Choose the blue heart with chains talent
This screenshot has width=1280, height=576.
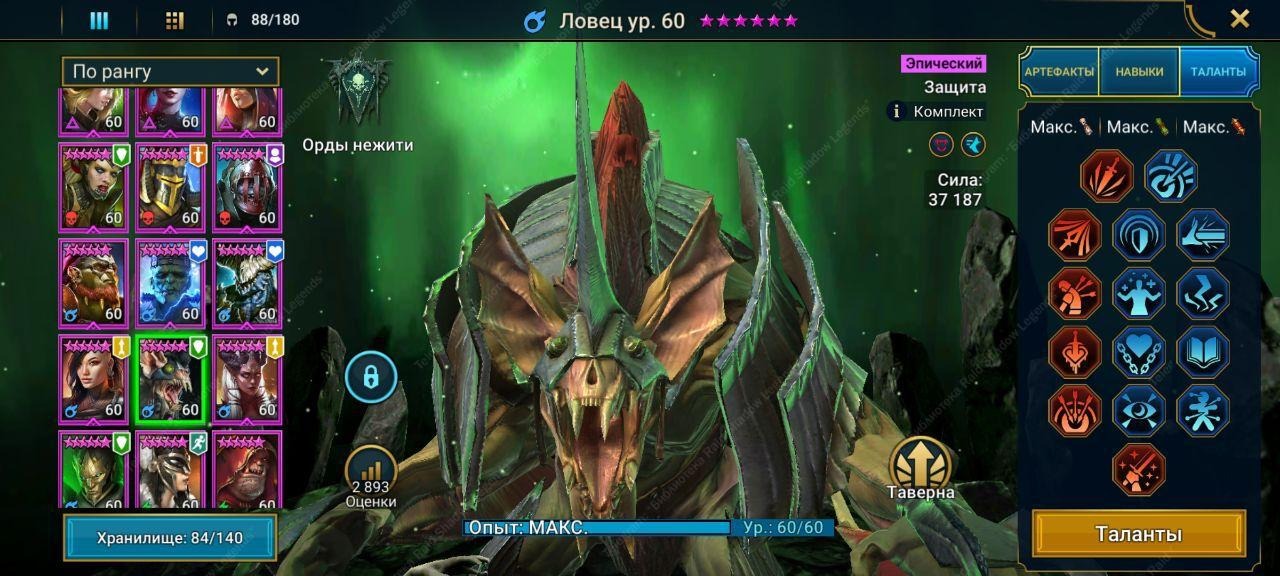tap(1138, 352)
